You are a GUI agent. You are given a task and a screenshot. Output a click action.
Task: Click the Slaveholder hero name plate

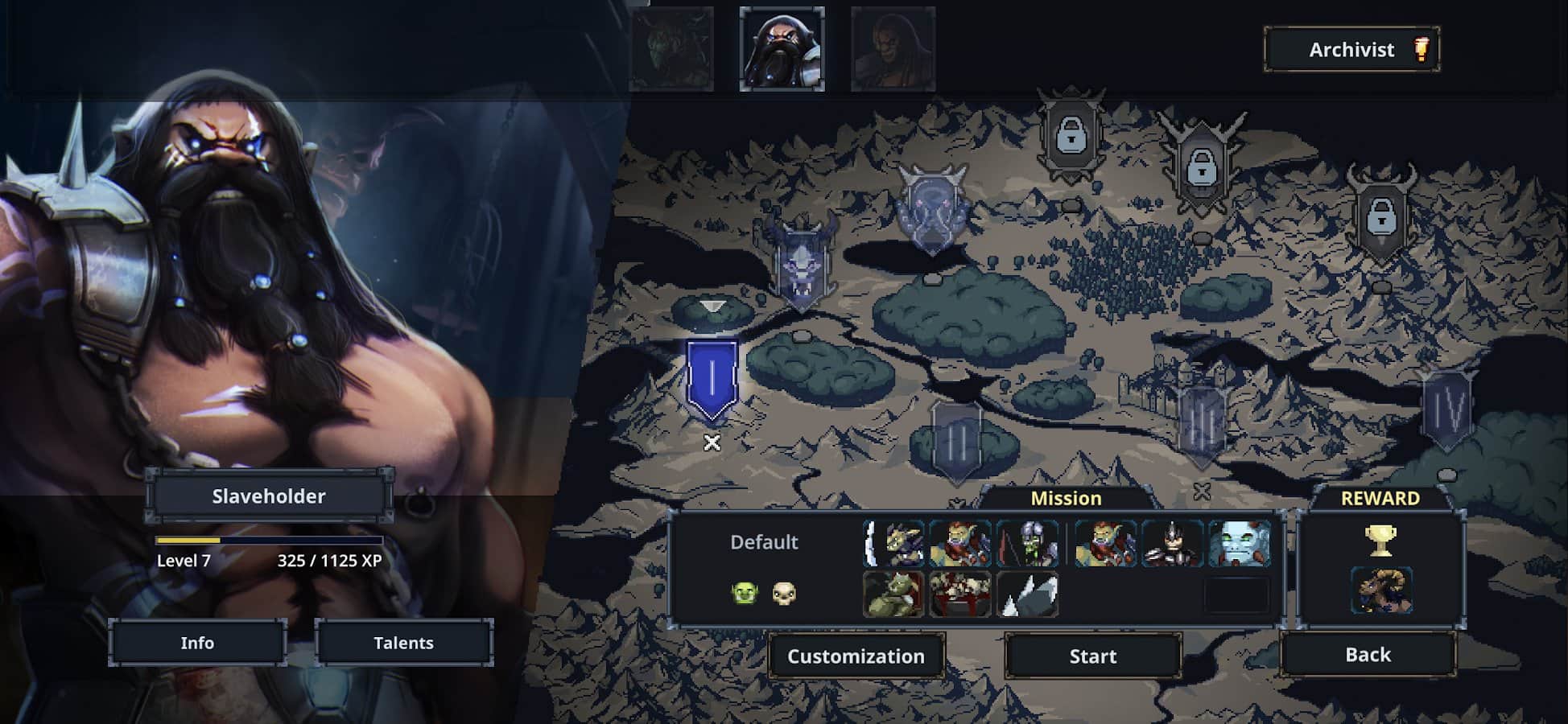click(x=269, y=496)
